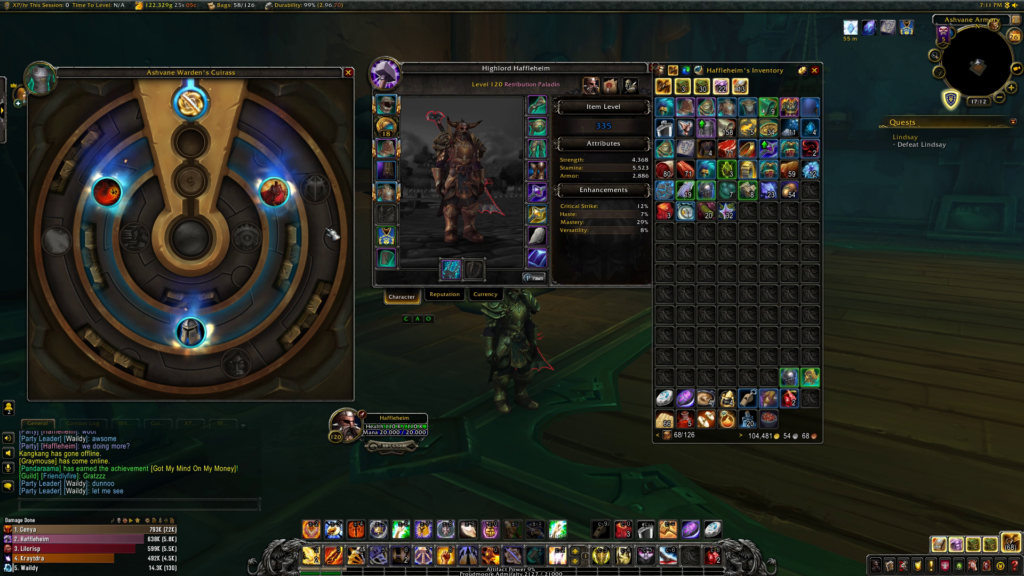Click the head equipment slot on character sheet
Viewport: 1024px width, 576px height.
pyautogui.click(x=385, y=104)
